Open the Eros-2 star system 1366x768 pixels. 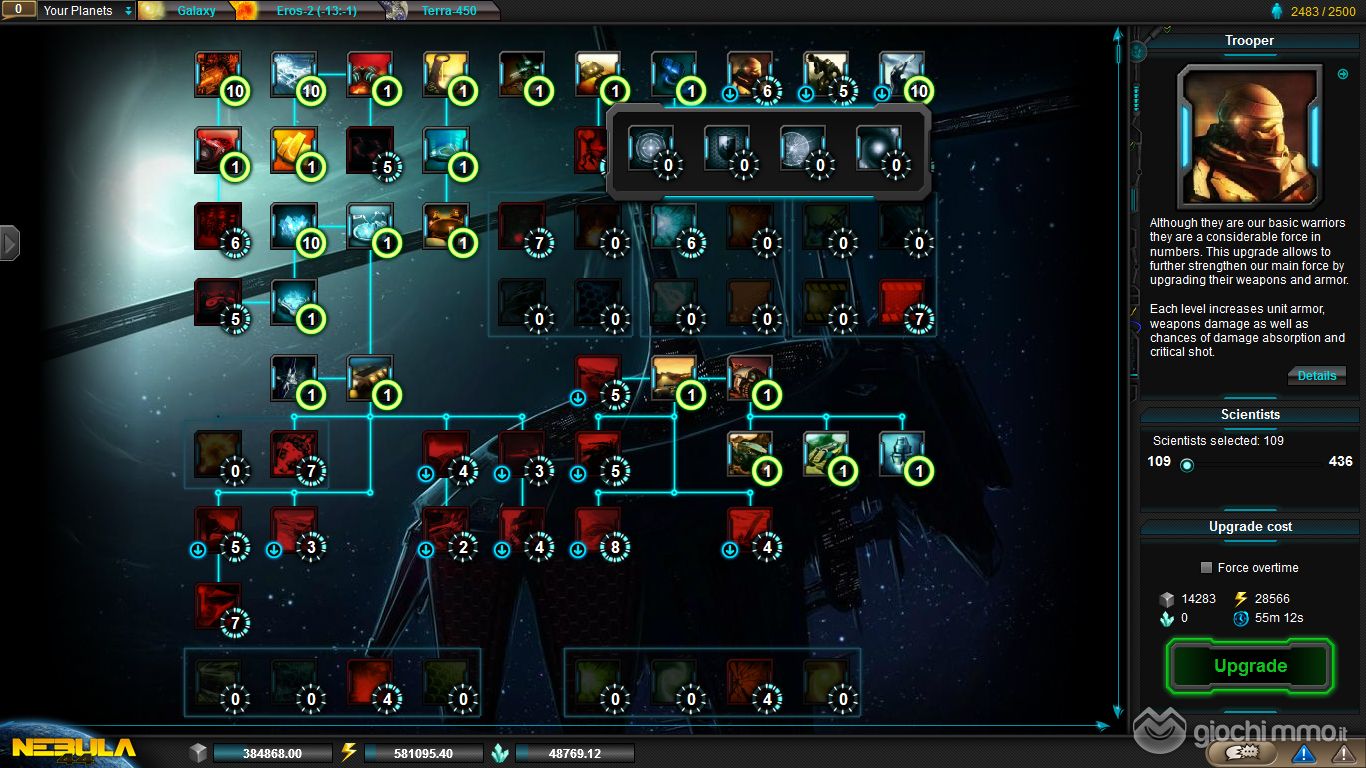[x=316, y=11]
